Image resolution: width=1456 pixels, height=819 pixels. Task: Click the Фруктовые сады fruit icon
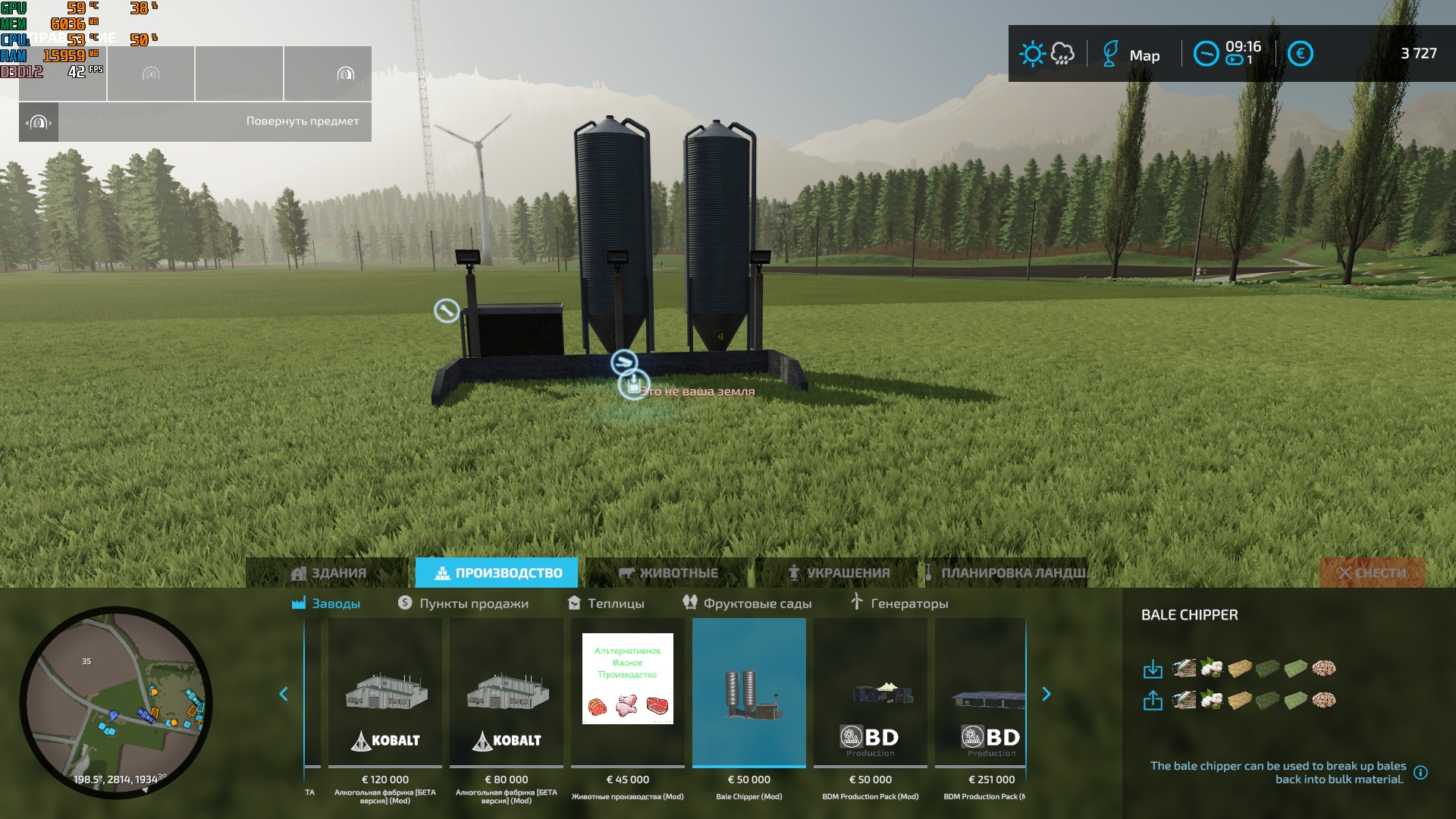click(x=691, y=603)
